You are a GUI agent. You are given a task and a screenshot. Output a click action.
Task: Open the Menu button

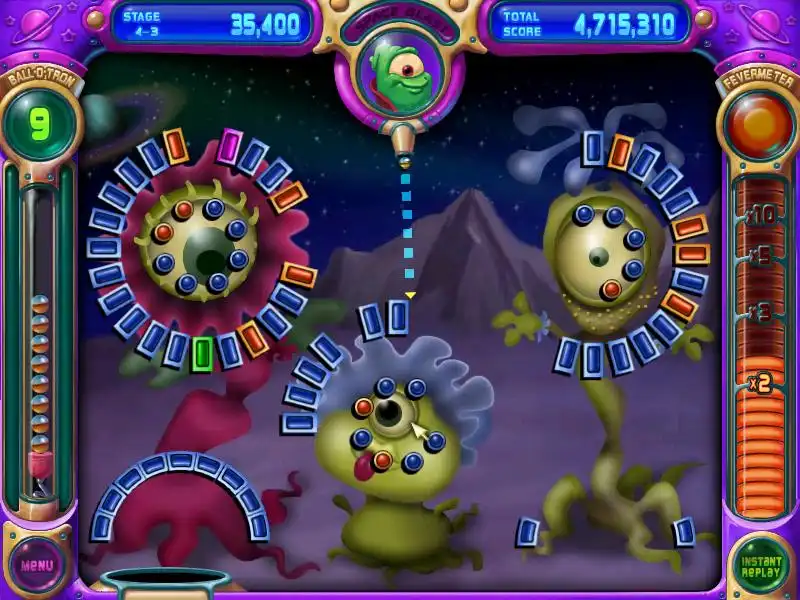pos(38,565)
